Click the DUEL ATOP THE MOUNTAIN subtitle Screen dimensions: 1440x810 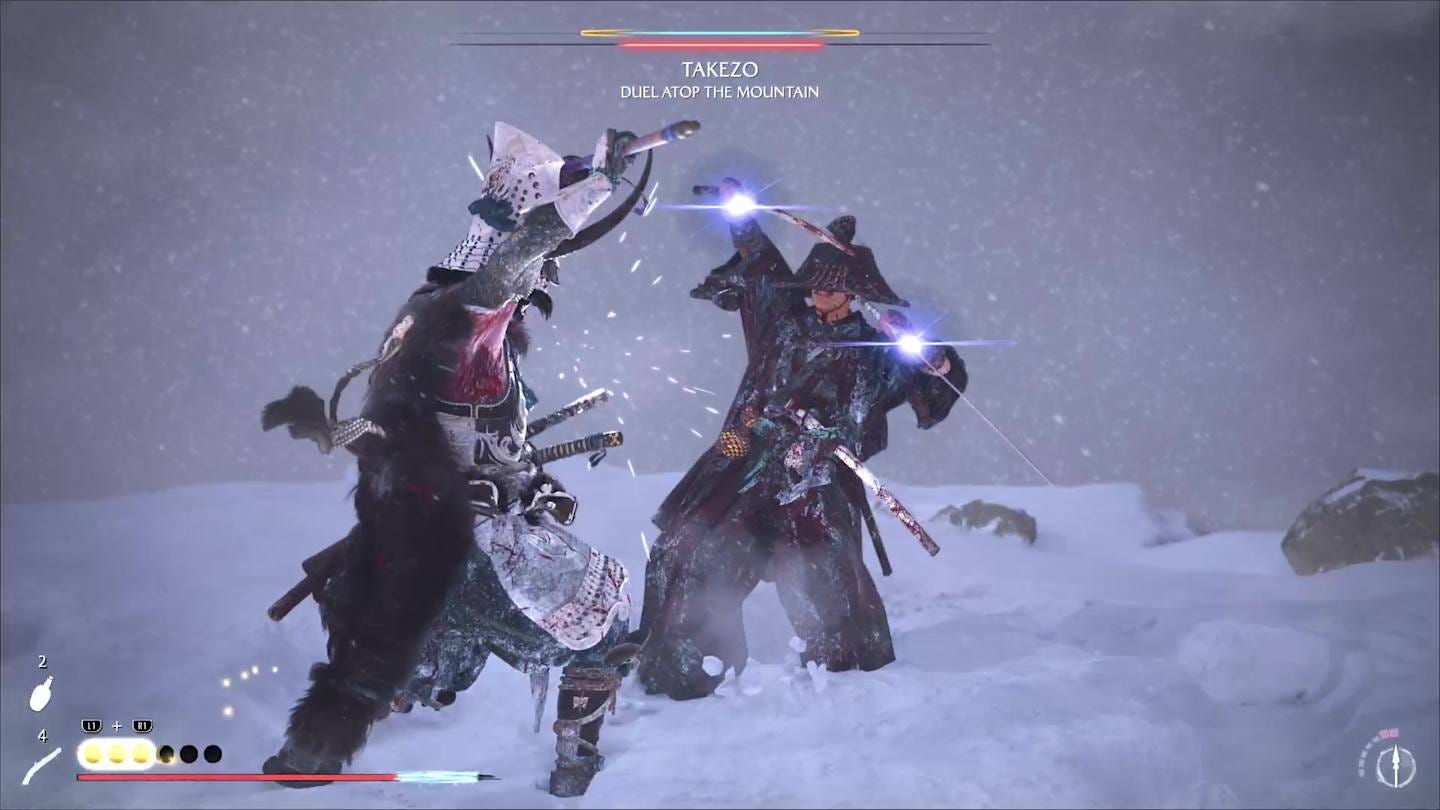tap(720, 91)
